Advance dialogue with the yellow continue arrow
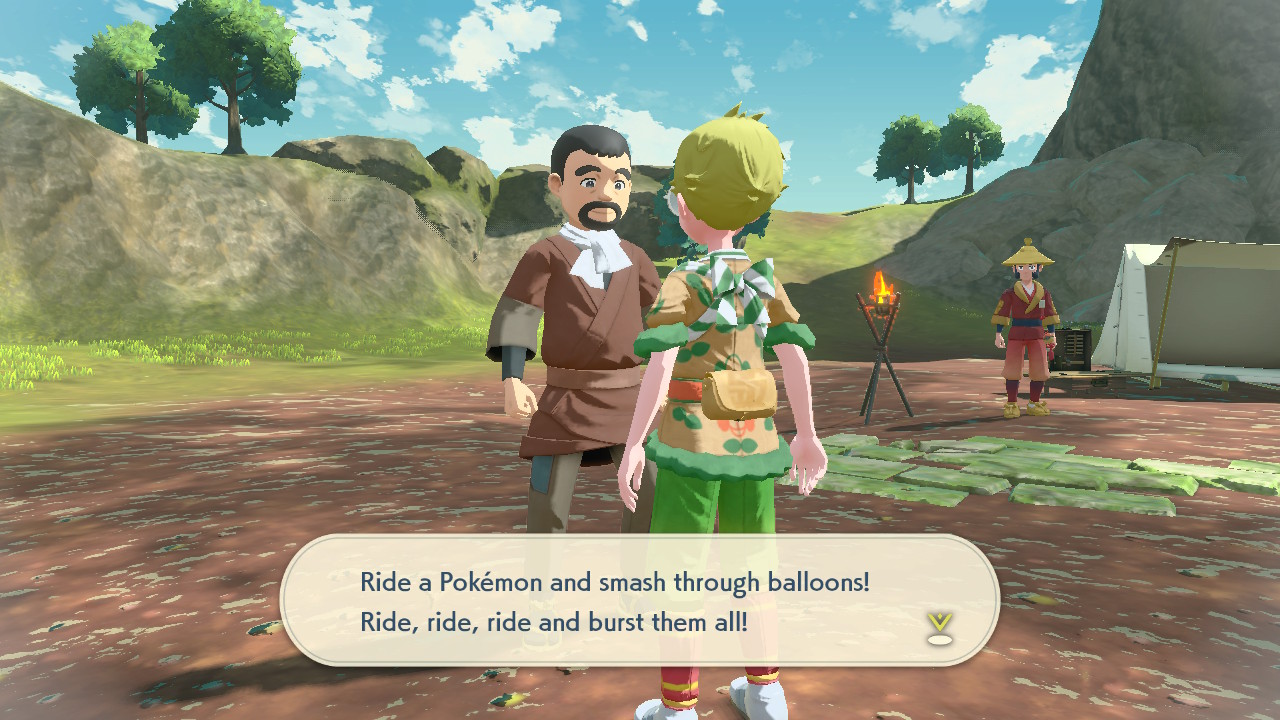1280x720 pixels. [938, 627]
